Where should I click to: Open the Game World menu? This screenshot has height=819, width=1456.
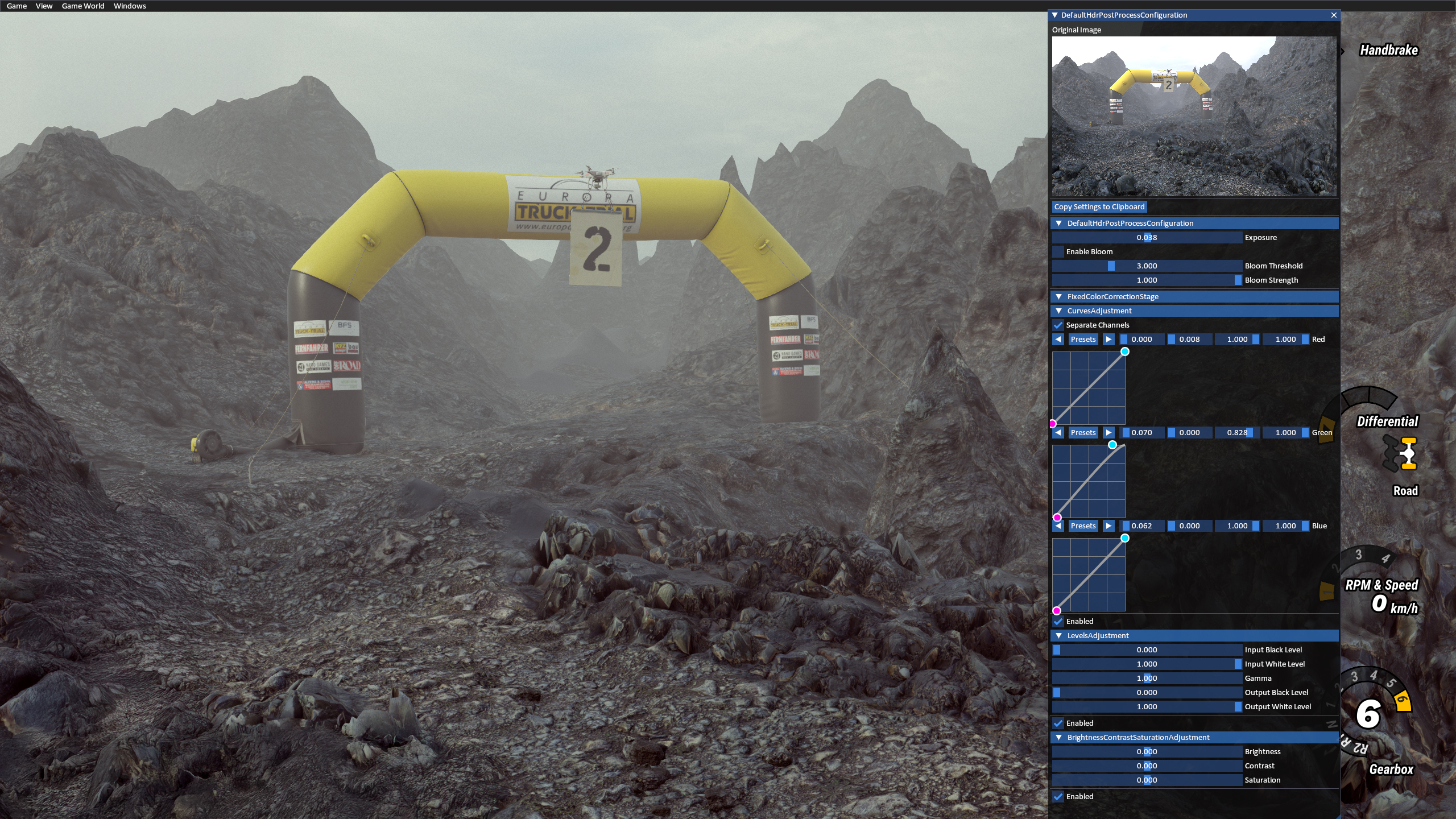click(82, 6)
